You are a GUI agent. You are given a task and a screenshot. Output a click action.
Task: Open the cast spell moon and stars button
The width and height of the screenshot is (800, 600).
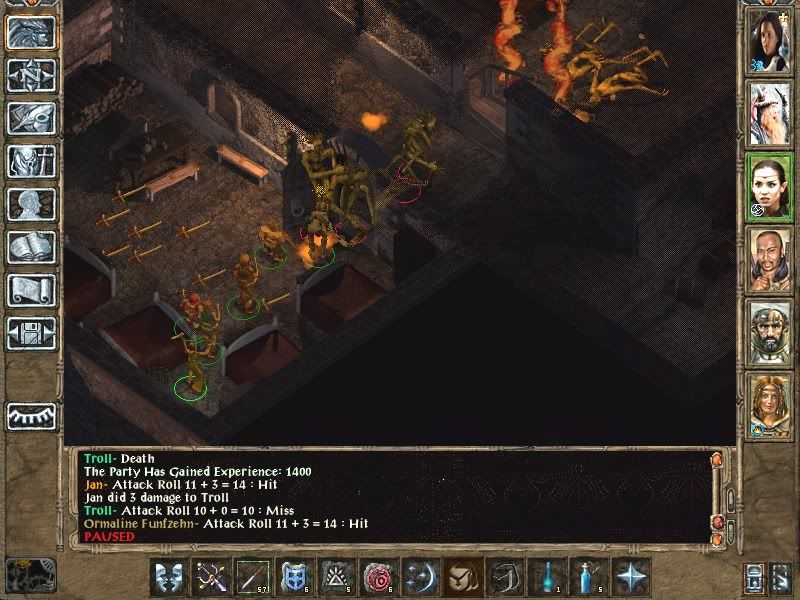[x=420, y=577]
